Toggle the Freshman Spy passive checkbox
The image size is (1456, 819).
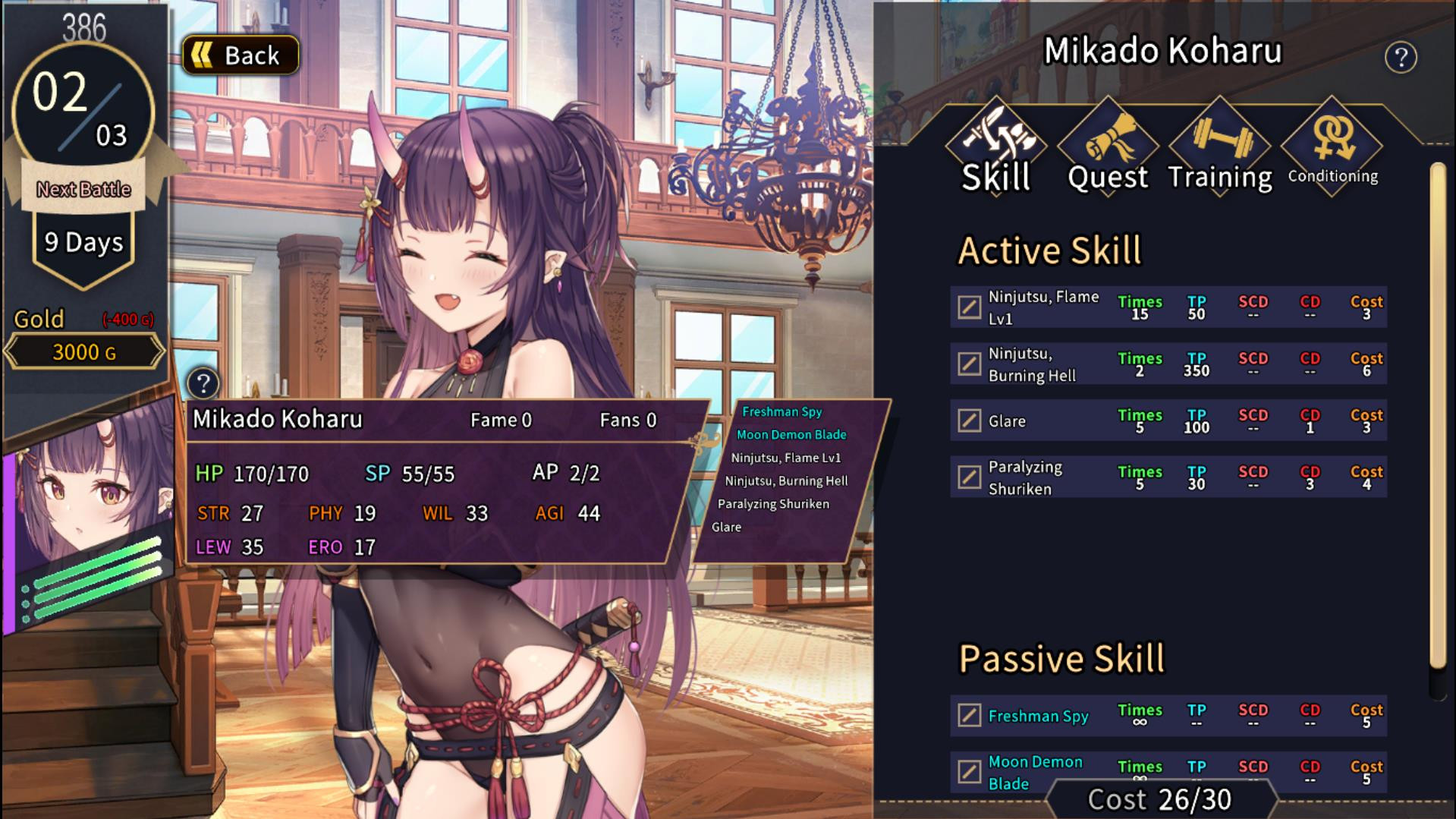969,715
